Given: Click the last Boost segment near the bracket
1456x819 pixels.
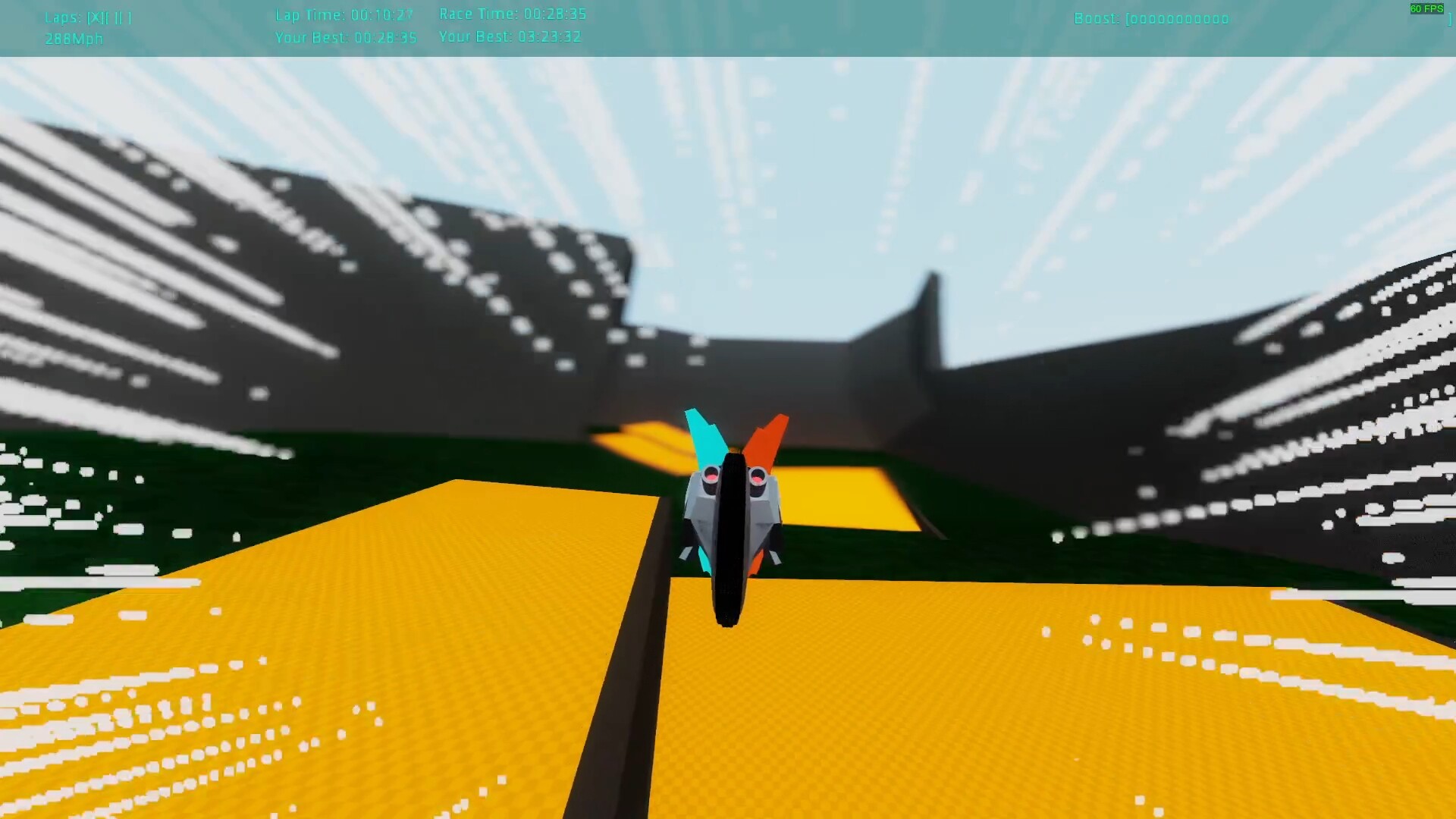Looking at the screenshot, I should pyautogui.click(x=1225, y=19).
